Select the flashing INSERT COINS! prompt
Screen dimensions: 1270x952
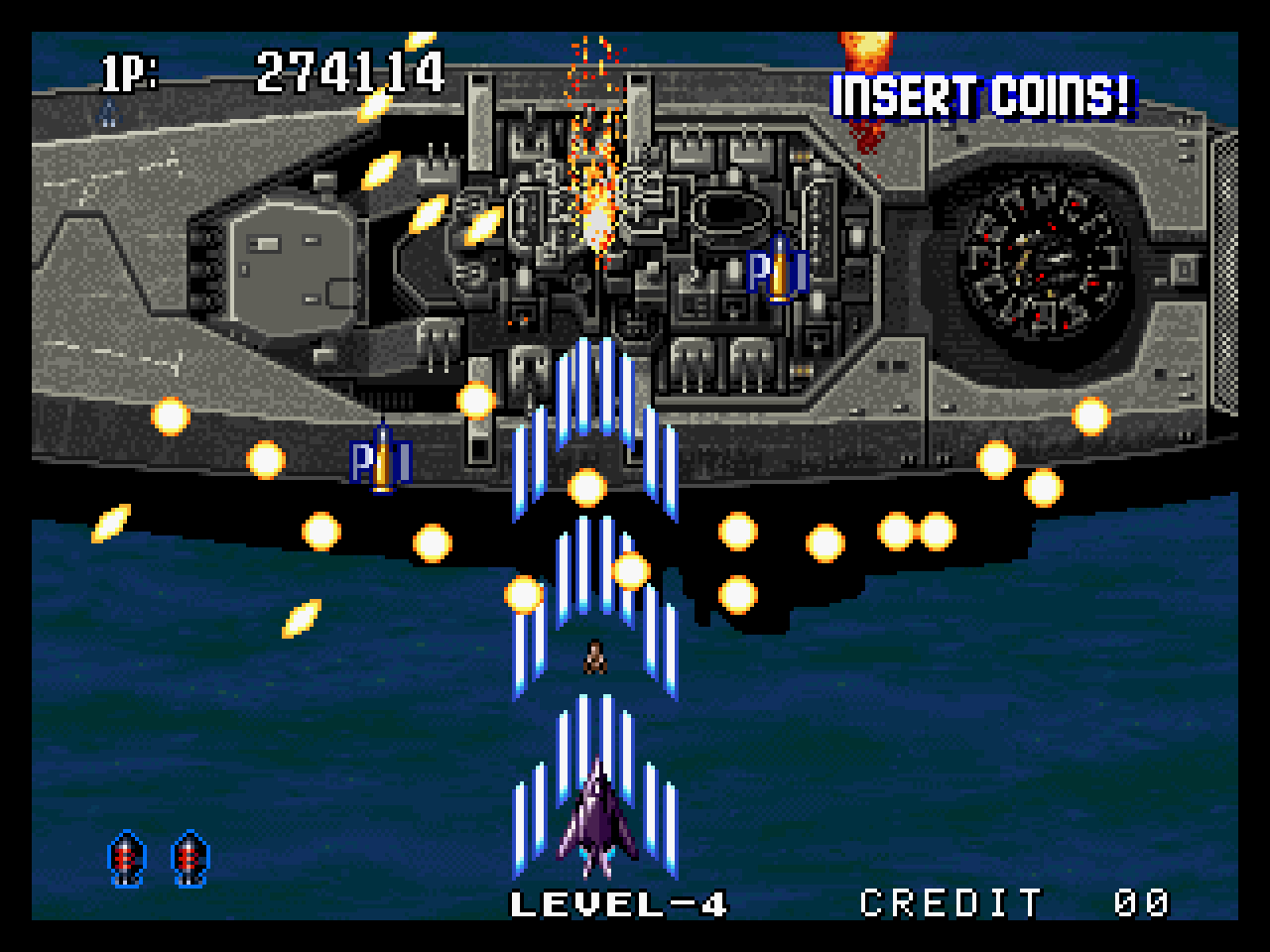point(980,97)
